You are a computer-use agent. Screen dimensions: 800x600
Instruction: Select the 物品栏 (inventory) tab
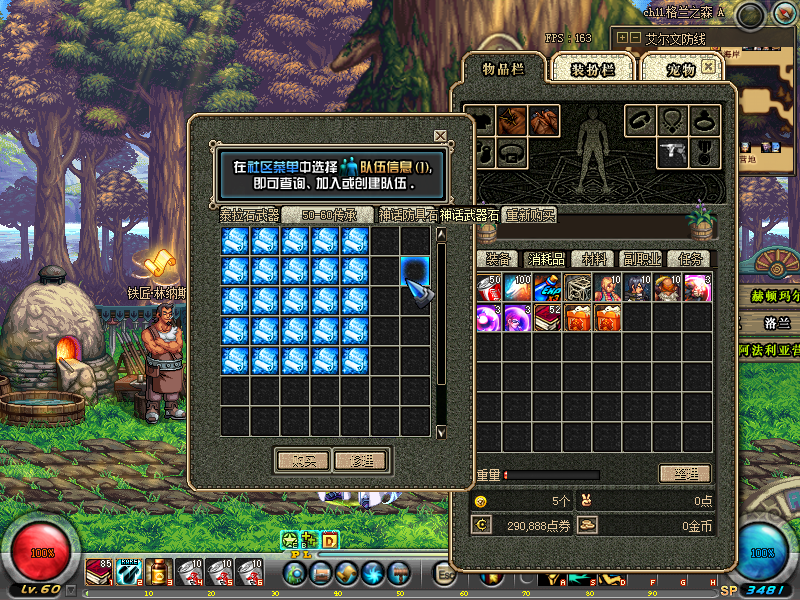coord(503,69)
